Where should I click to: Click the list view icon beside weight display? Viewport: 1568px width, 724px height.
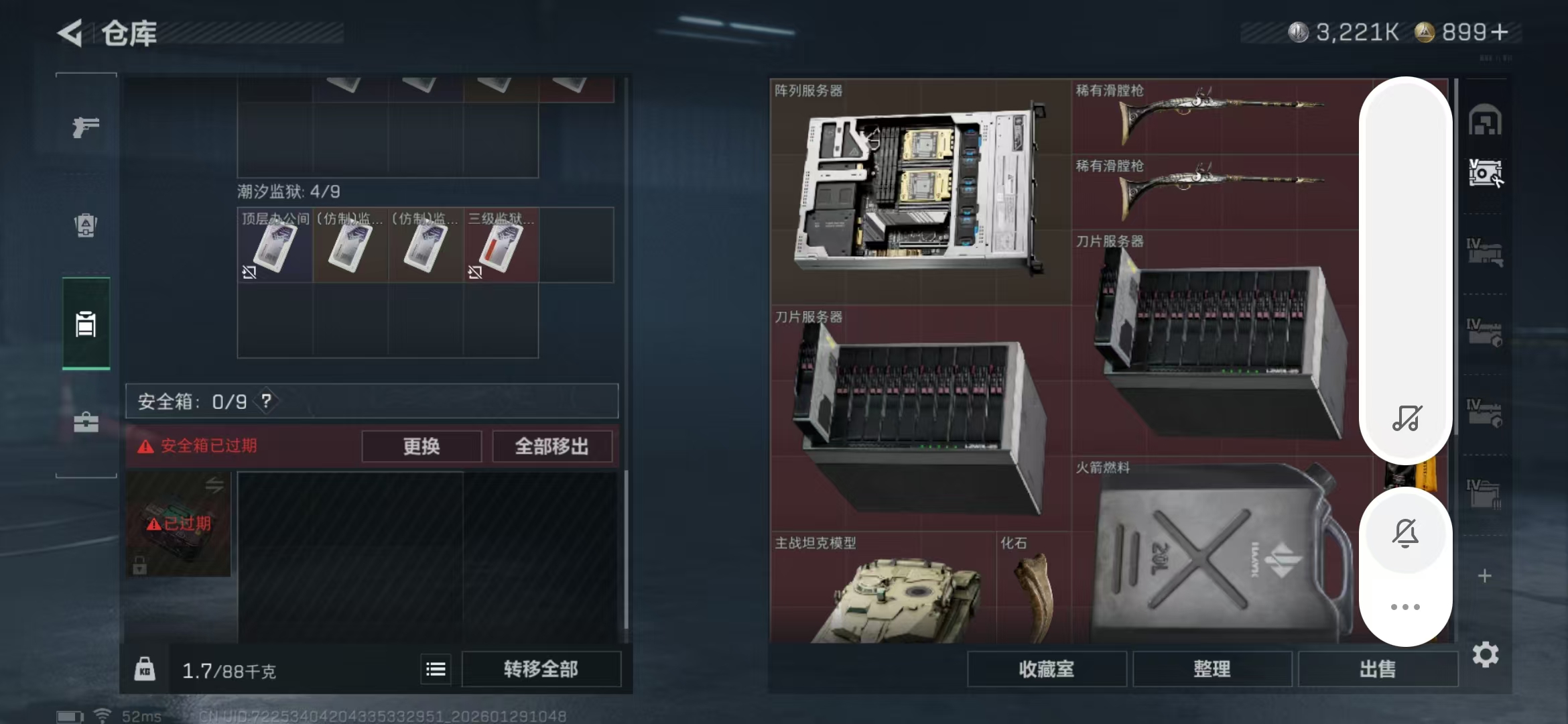click(x=436, y=668)
